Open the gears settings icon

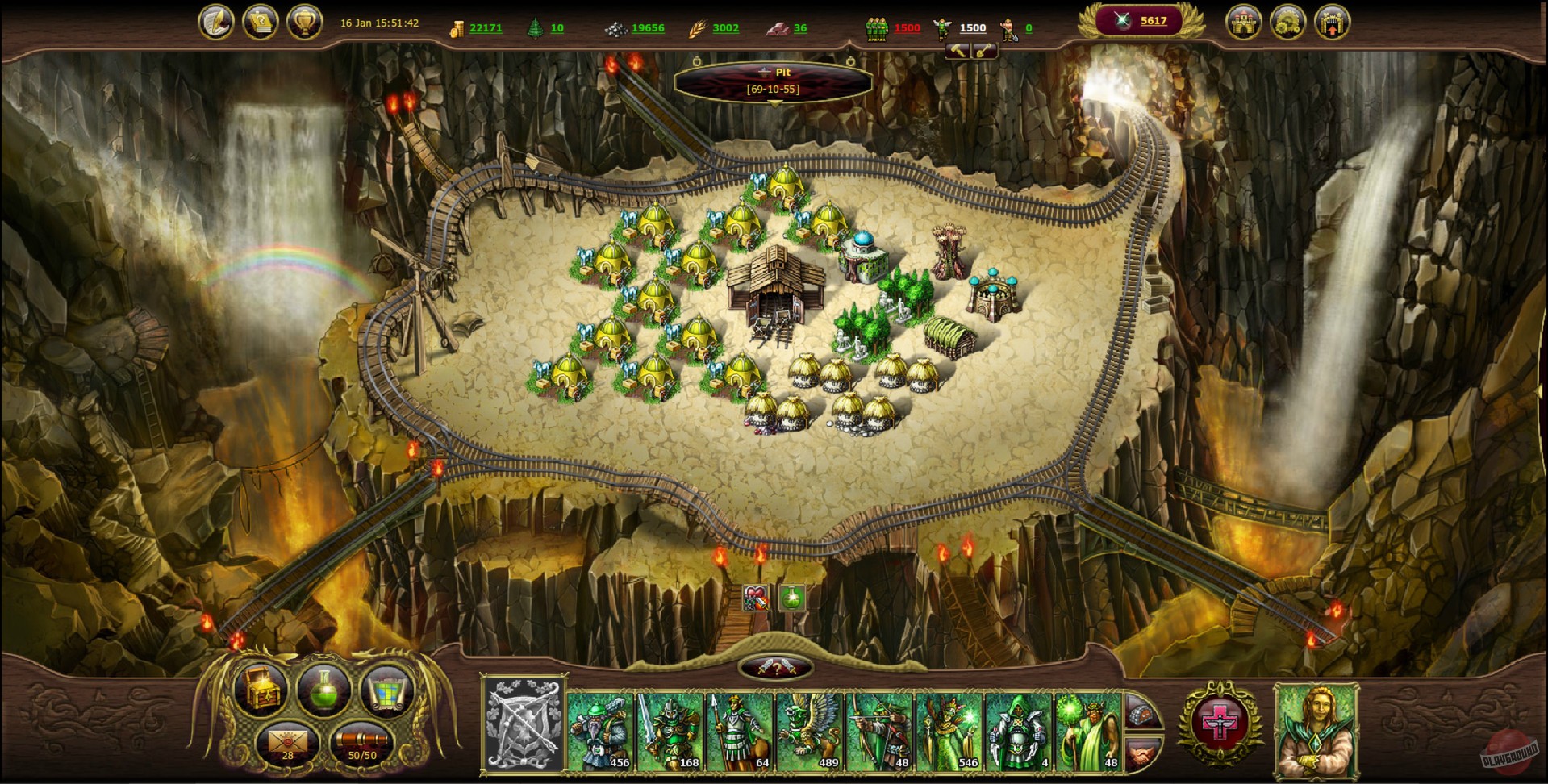coord(1288,21)
